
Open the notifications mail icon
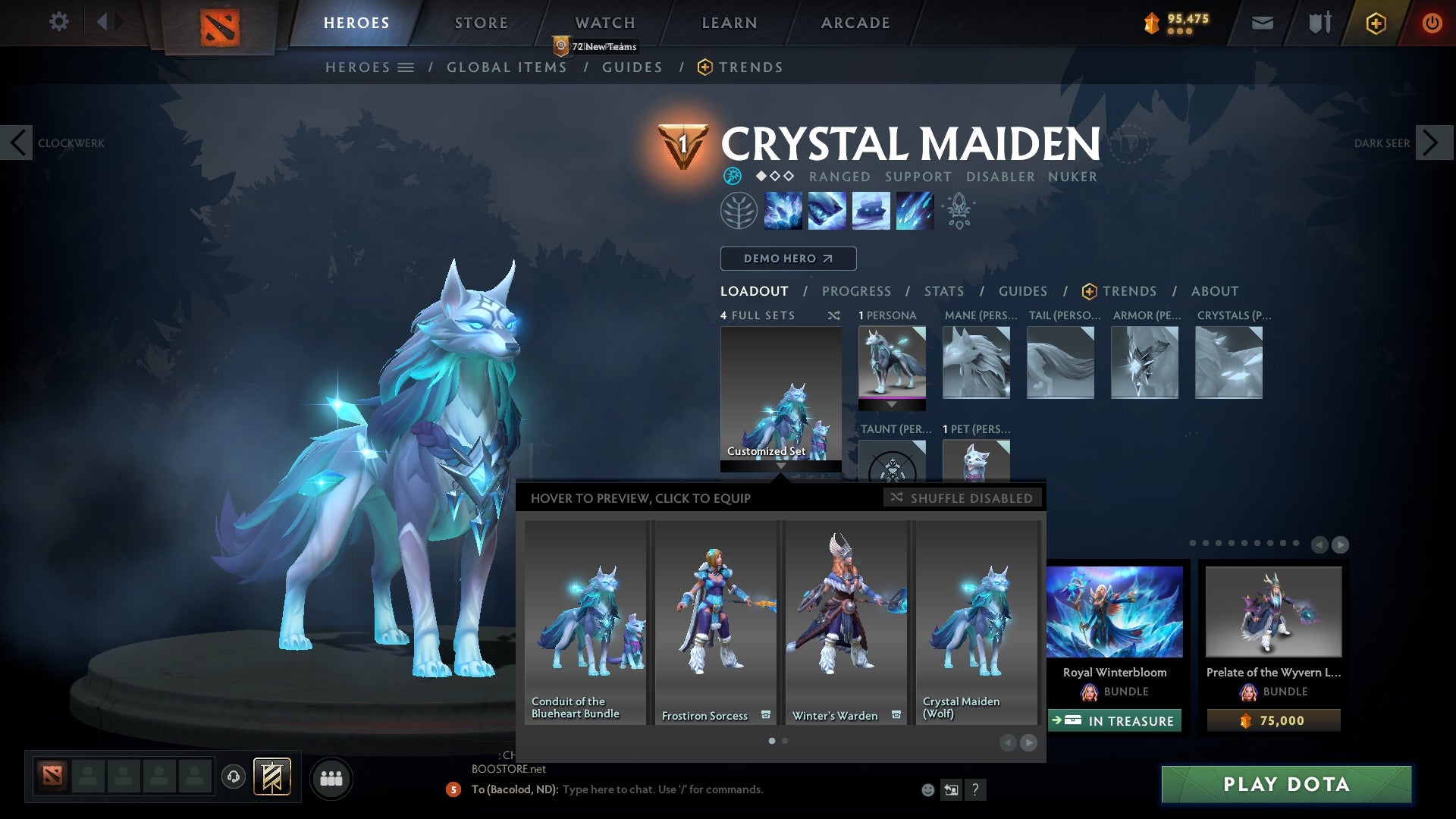click(x=1261, y=23)
